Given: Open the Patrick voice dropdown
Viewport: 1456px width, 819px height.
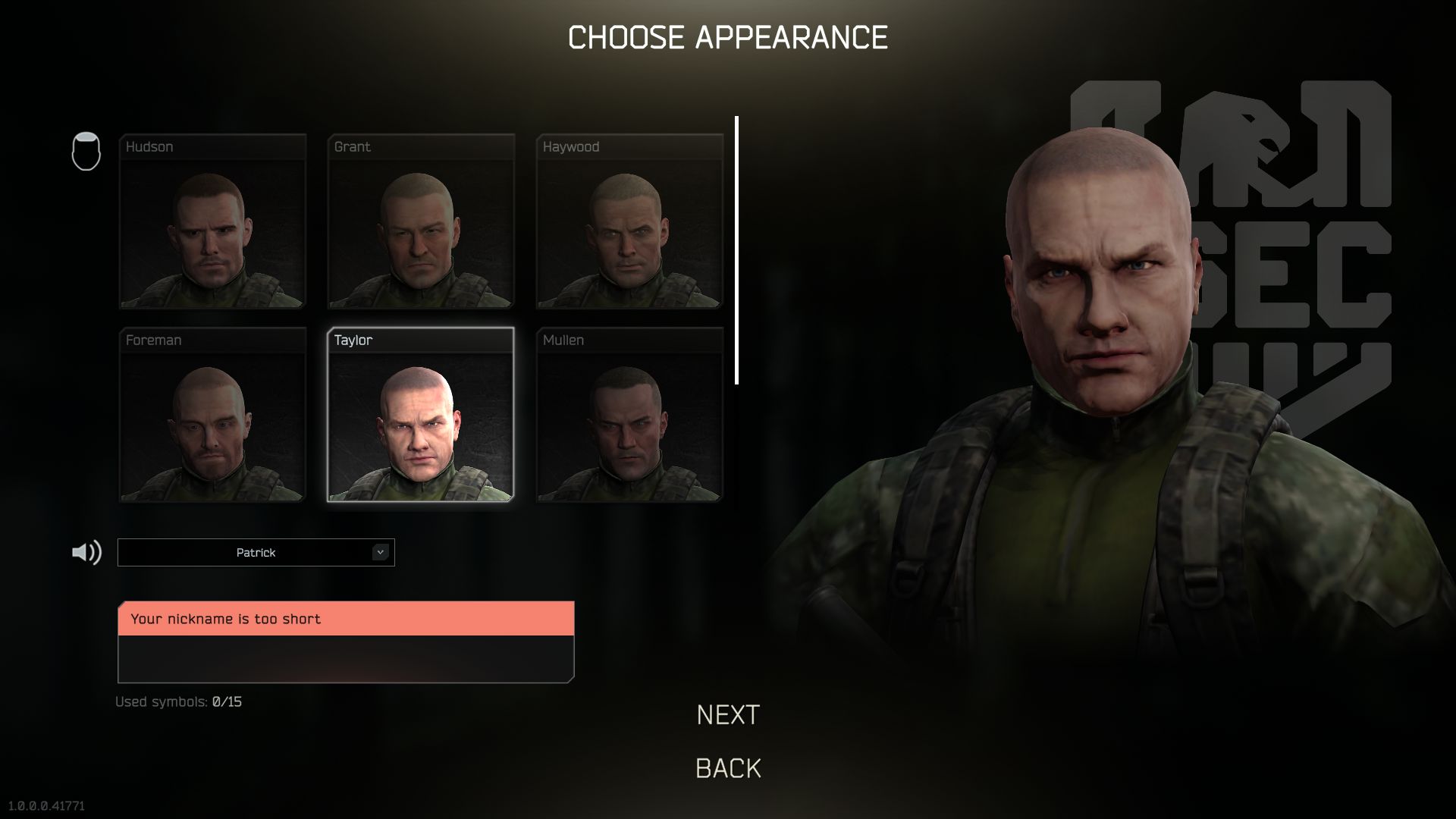Looking at the screenshot, I should tap(256, 553).
